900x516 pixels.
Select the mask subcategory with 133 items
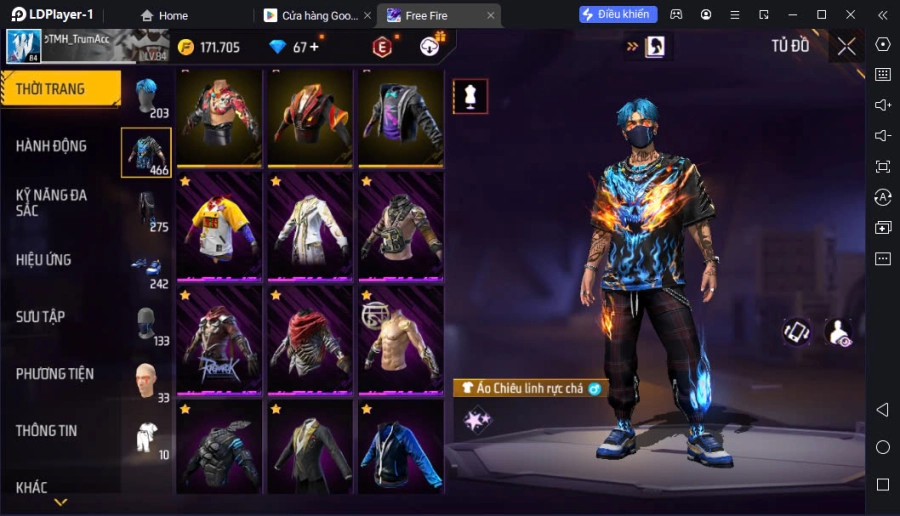coord(146,325)
